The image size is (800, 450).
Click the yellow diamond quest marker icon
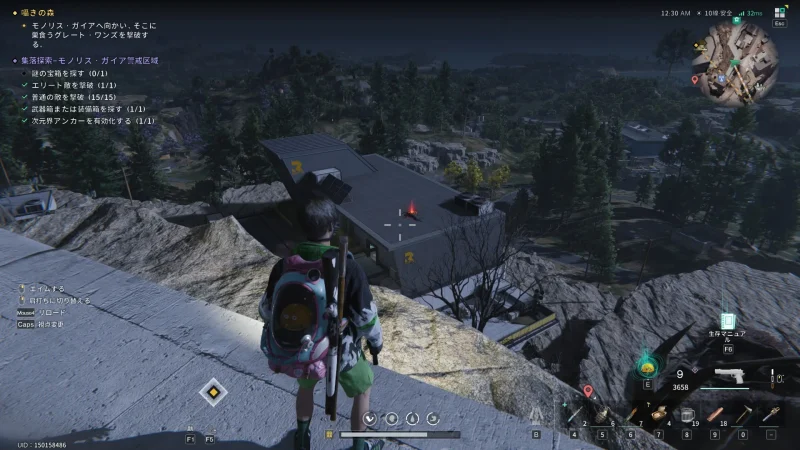[213, 392]
